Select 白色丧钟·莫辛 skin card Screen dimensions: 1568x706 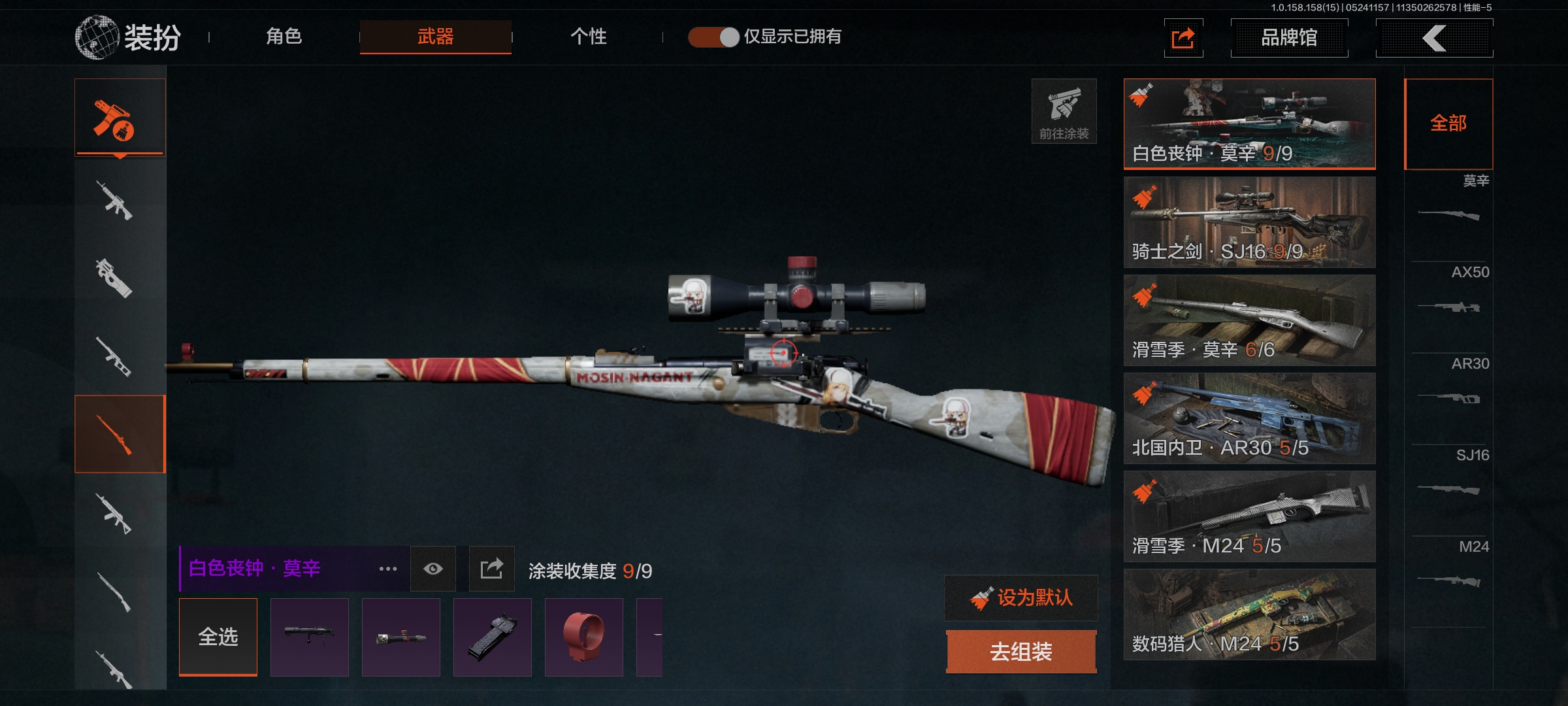pyautogui.click(x=1249, y=124)
